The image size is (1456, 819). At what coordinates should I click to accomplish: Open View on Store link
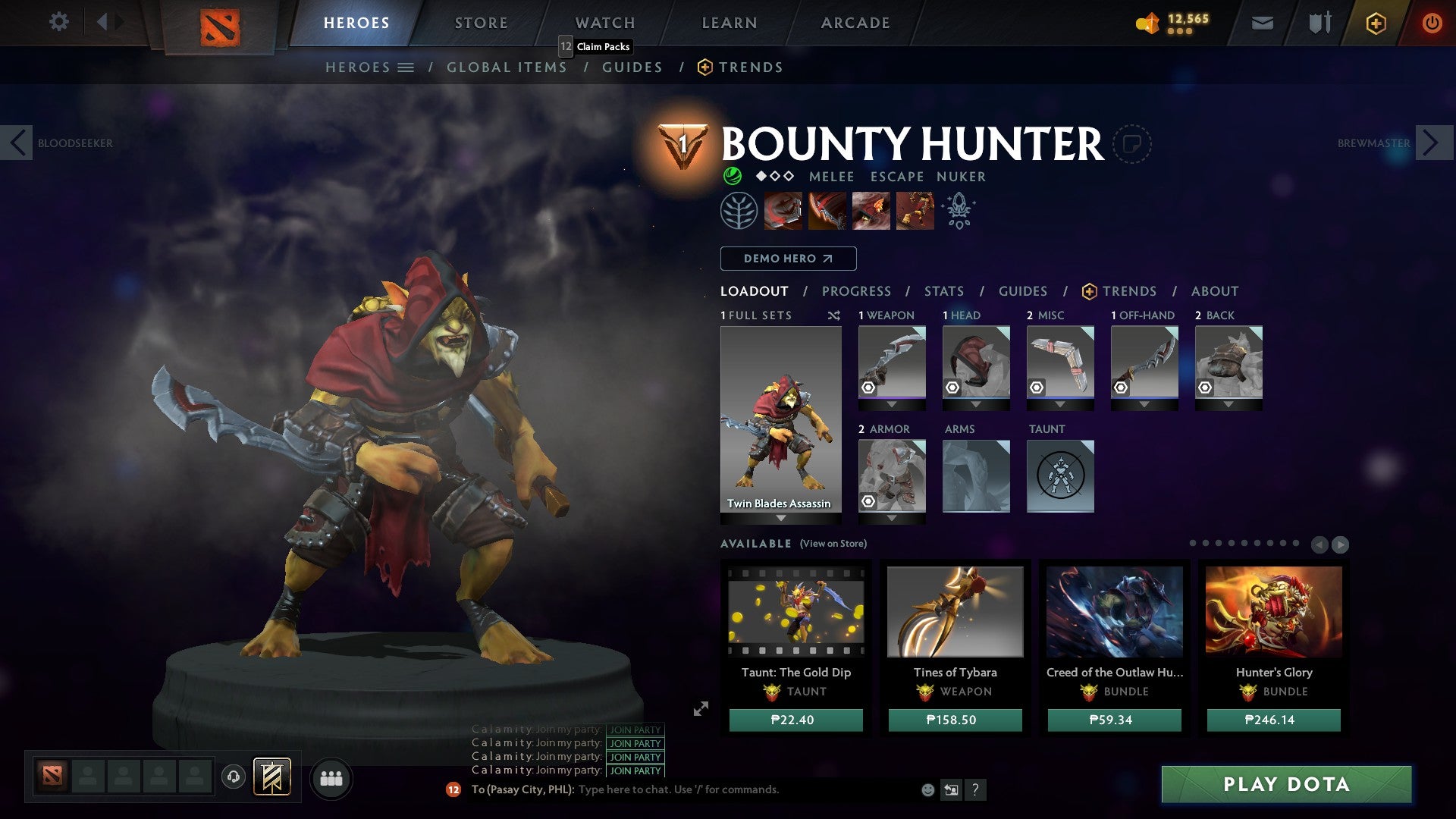pos(833,544)
